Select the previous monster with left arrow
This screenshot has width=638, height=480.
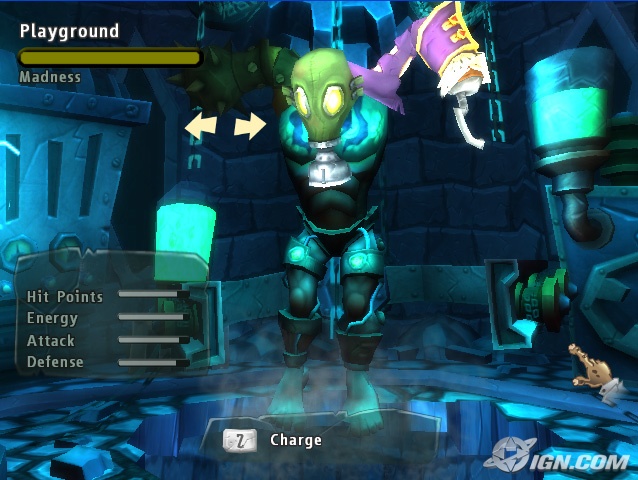[200, 125]
